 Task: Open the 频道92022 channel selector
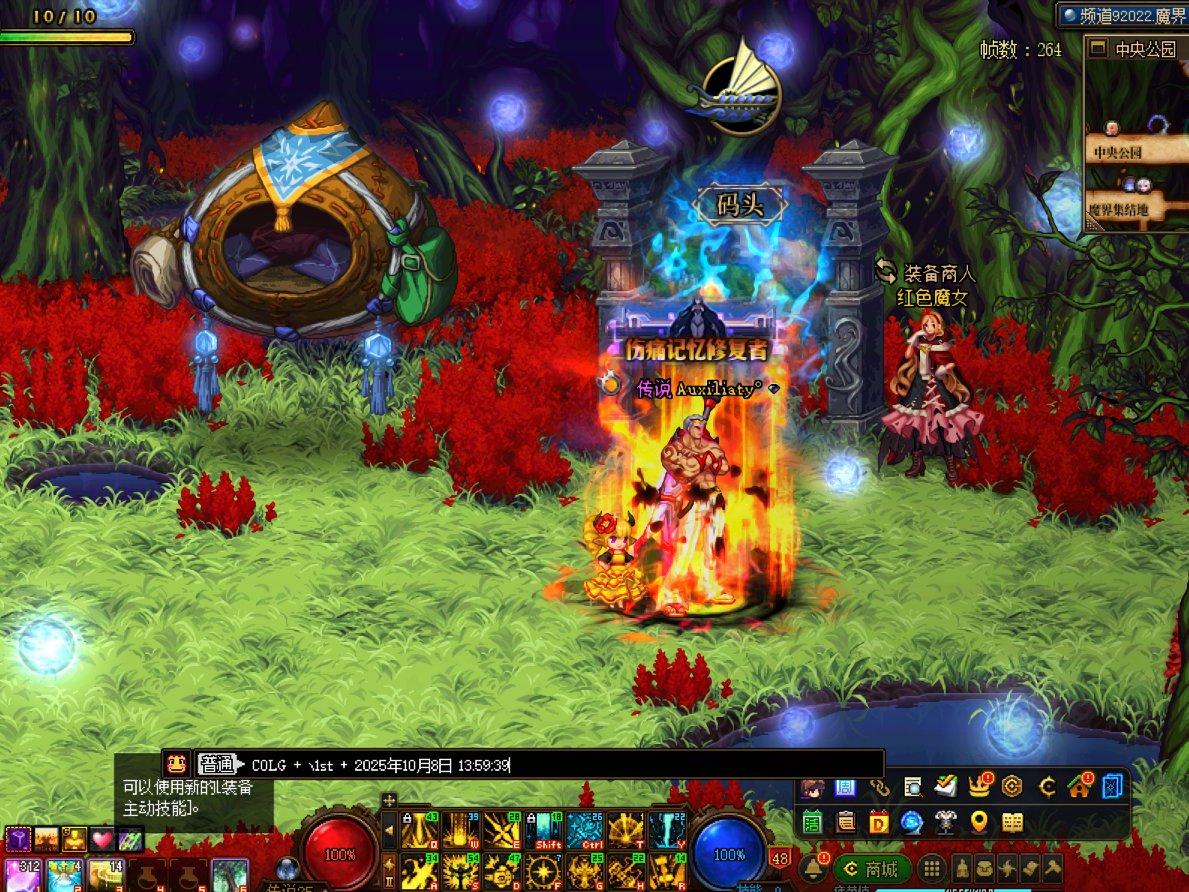[1122, 15]
